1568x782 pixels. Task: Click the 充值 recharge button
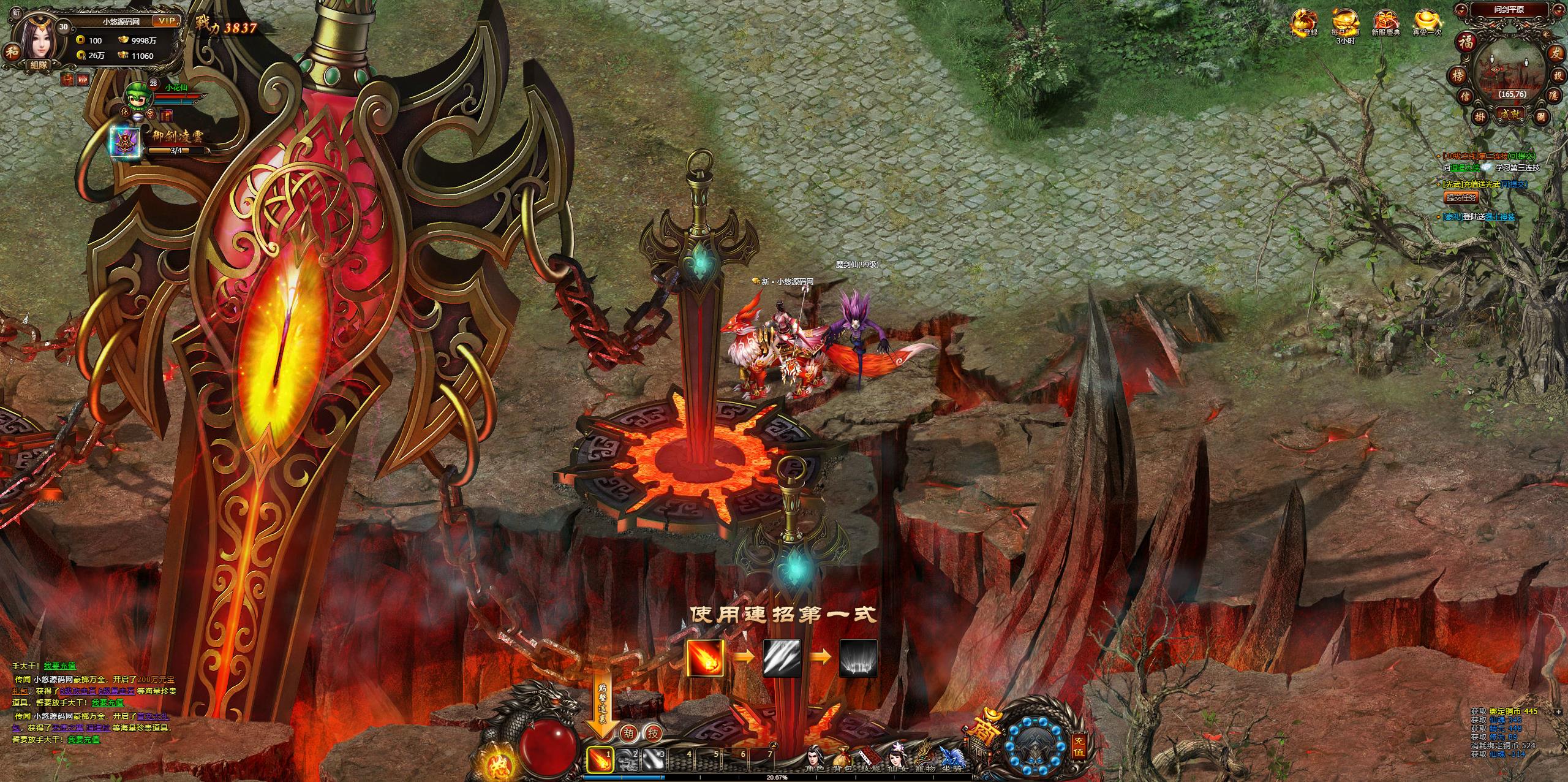(x=1079, y=750)
